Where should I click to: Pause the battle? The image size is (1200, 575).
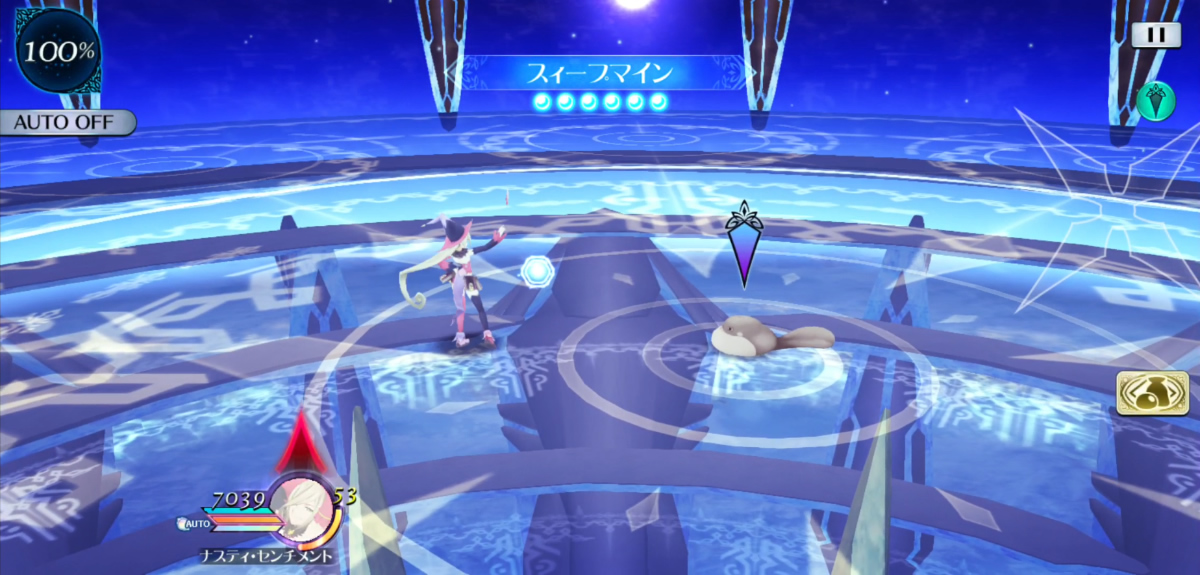[x=1156, y=35]
